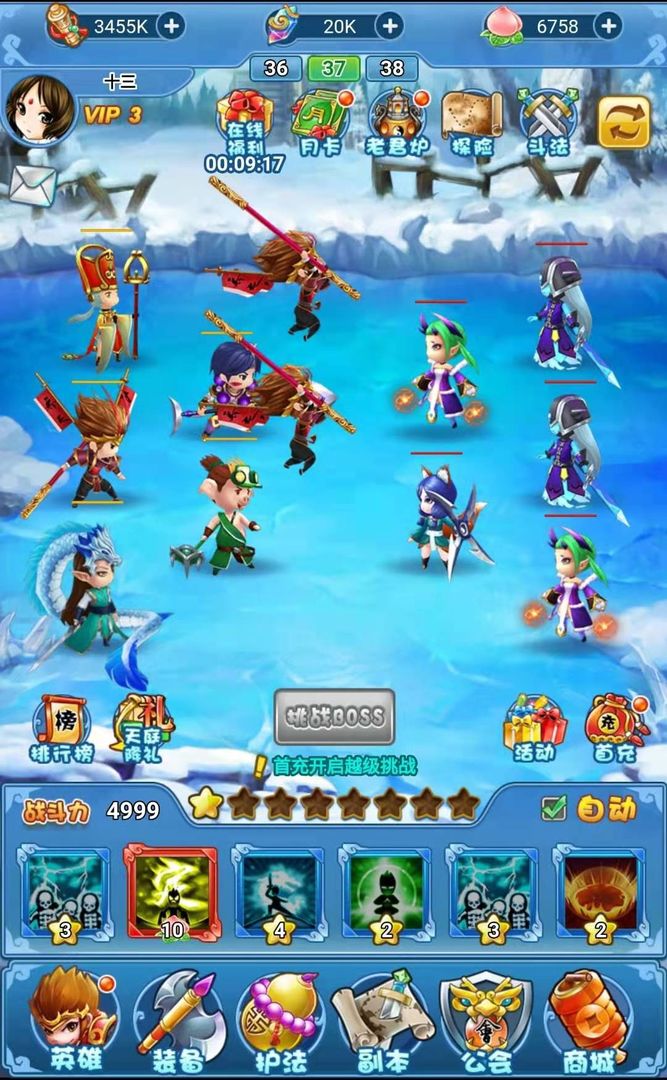Viewport: 667px width, 1080px height.
Task: Add more peaches with plus button
Action: point(607,26)
